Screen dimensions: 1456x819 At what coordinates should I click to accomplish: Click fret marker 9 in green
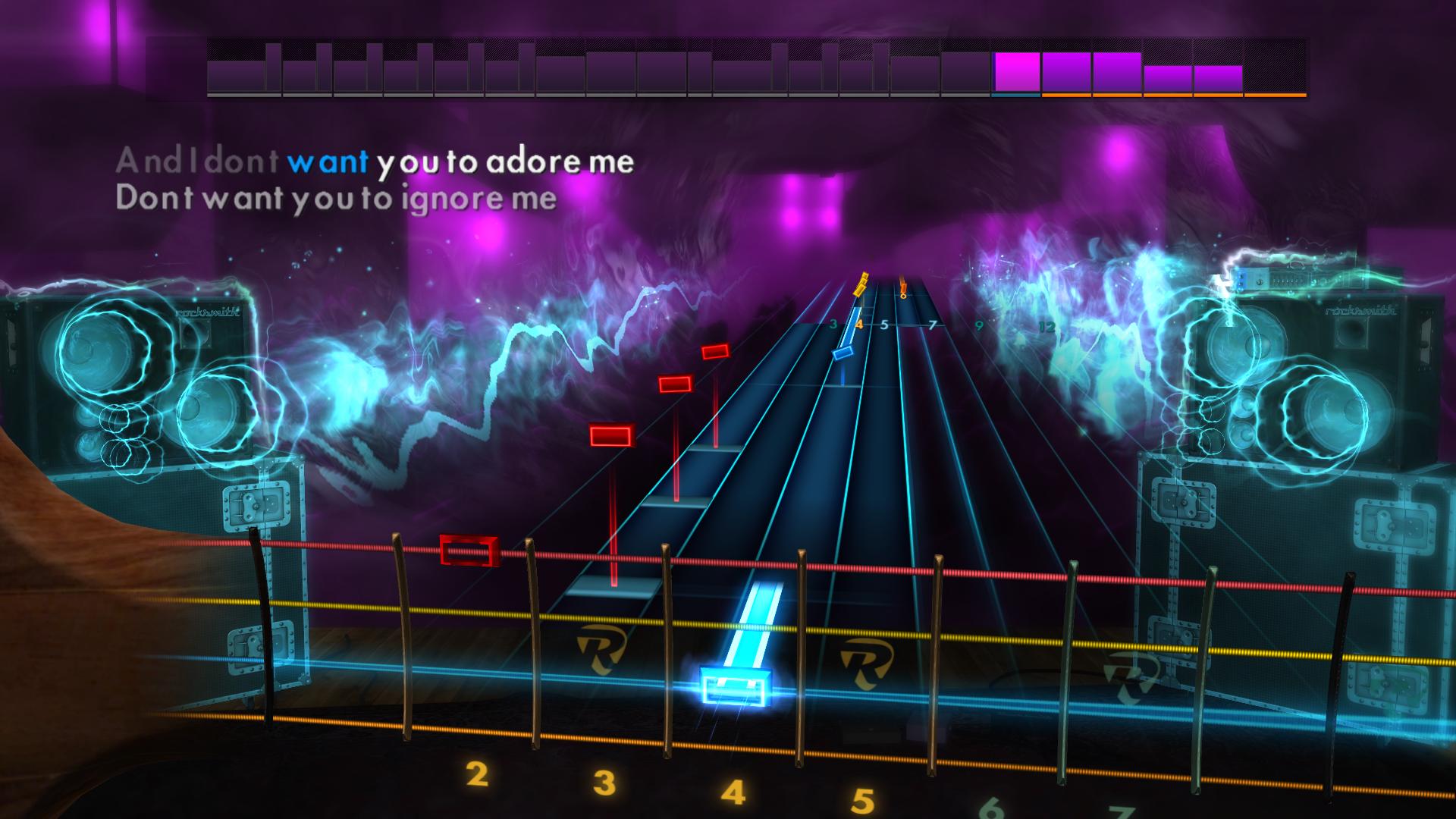point(979,326)
